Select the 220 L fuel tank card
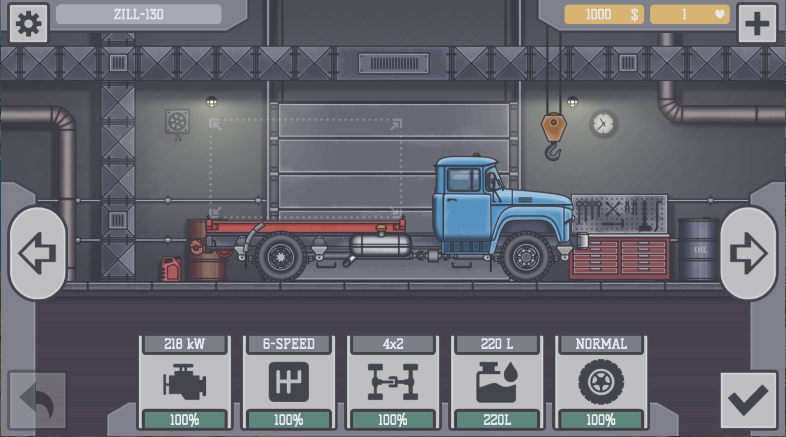786x437 pixels. [x=496, y=382]
